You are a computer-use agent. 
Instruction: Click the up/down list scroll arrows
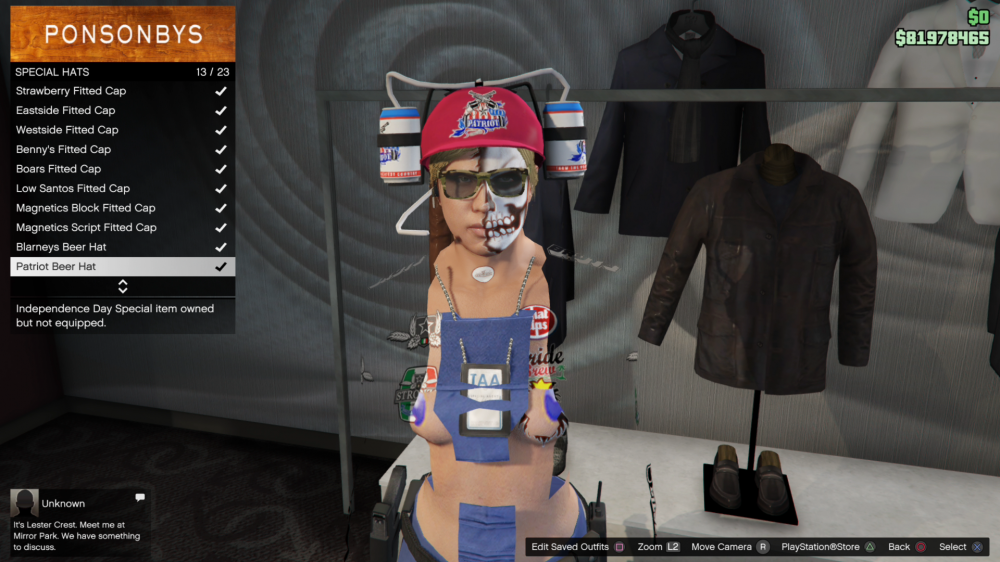click(123, 287)
